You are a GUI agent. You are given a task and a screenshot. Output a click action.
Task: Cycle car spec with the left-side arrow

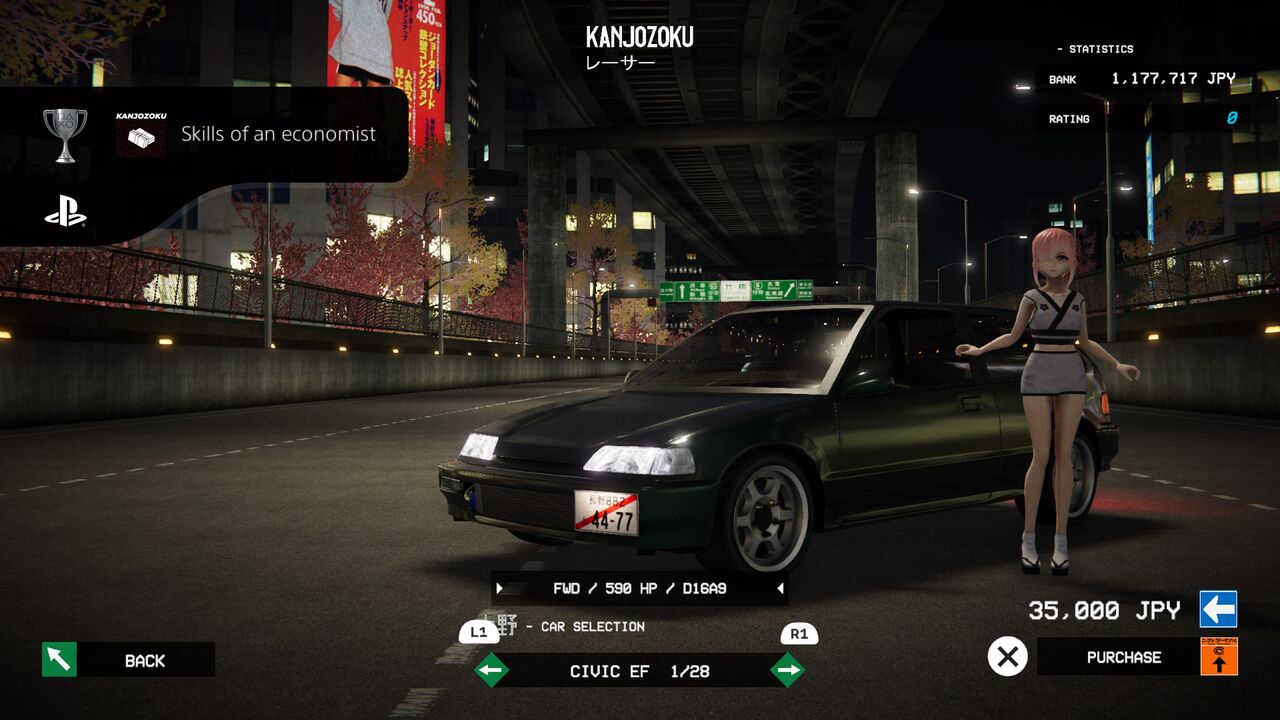point(500,589)
